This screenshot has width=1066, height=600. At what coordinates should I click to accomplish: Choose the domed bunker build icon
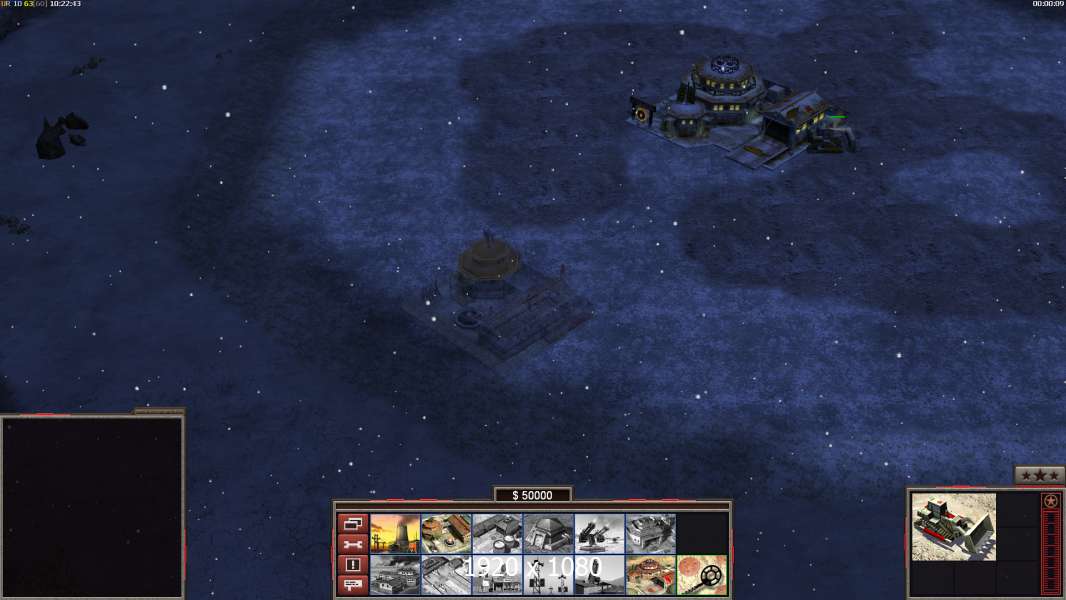tap(548, 533)
